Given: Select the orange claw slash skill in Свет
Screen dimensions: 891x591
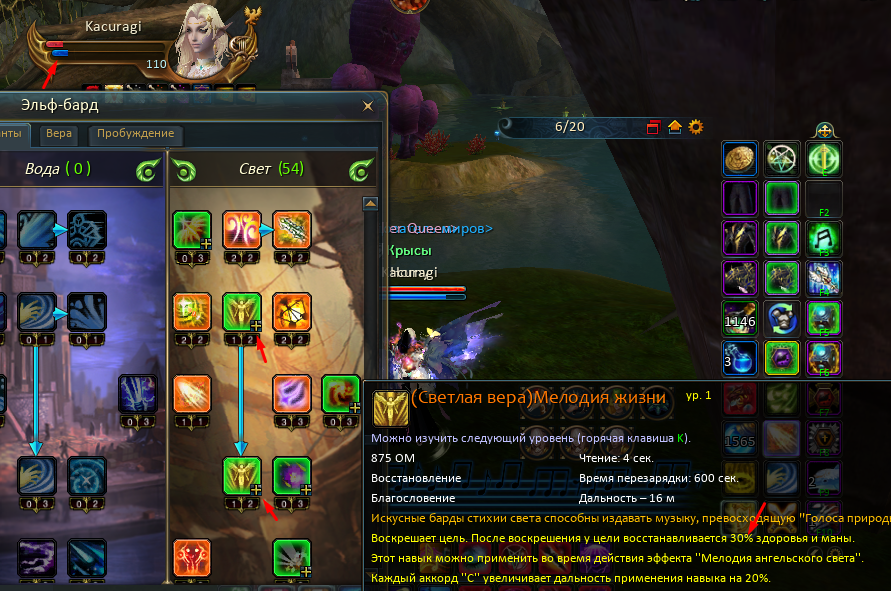Looking at the screenshot, I should (191, 393).
